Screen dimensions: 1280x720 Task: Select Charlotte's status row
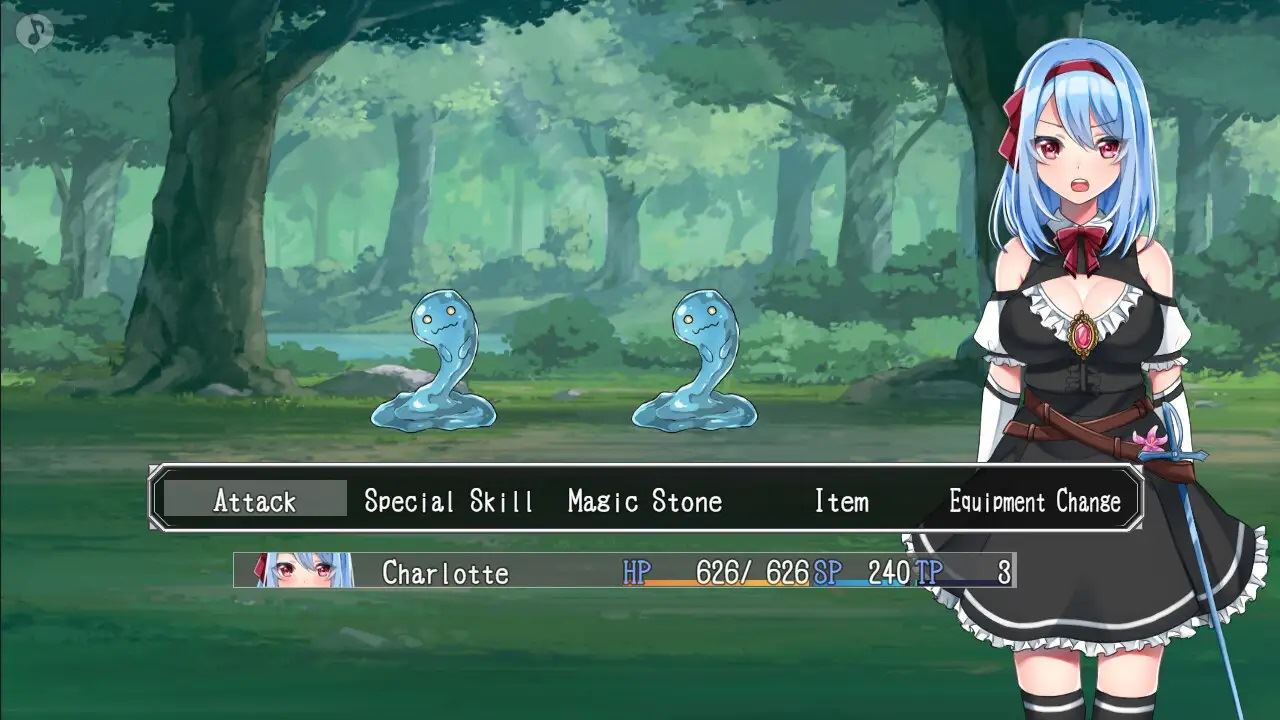(624, 571)
